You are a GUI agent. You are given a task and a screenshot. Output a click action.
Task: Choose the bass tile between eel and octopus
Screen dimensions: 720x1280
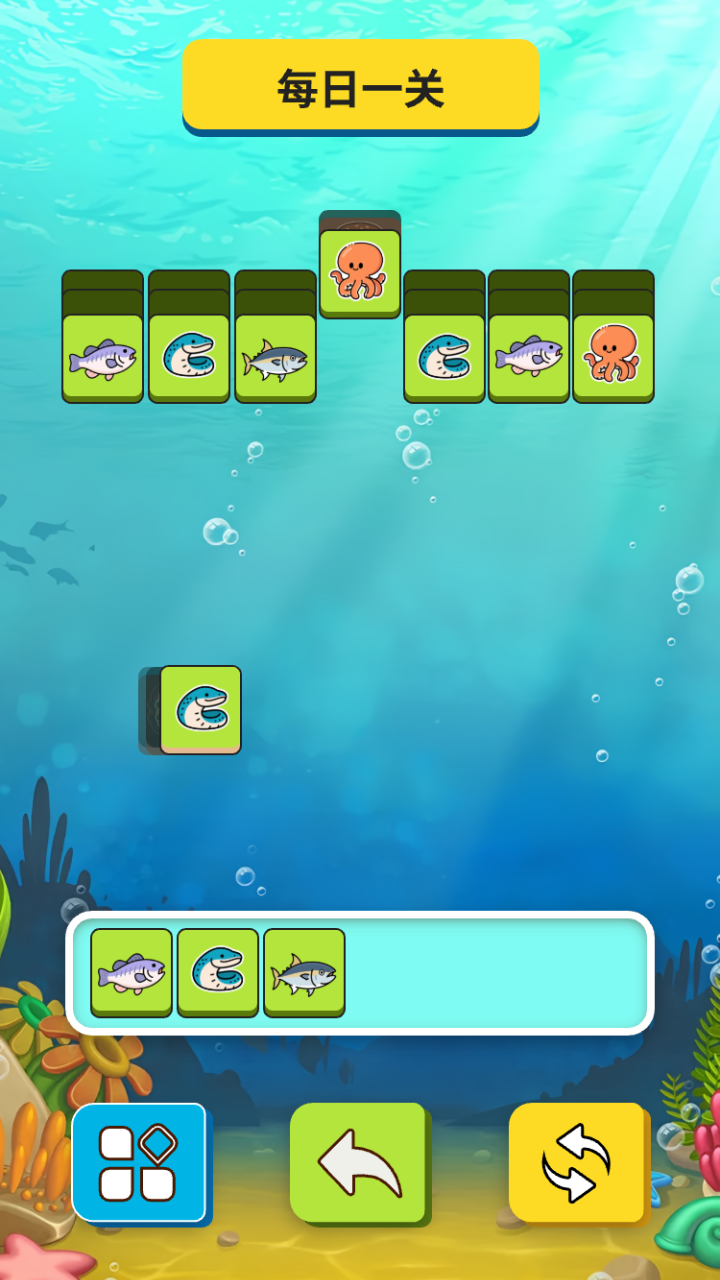point(529,358)
